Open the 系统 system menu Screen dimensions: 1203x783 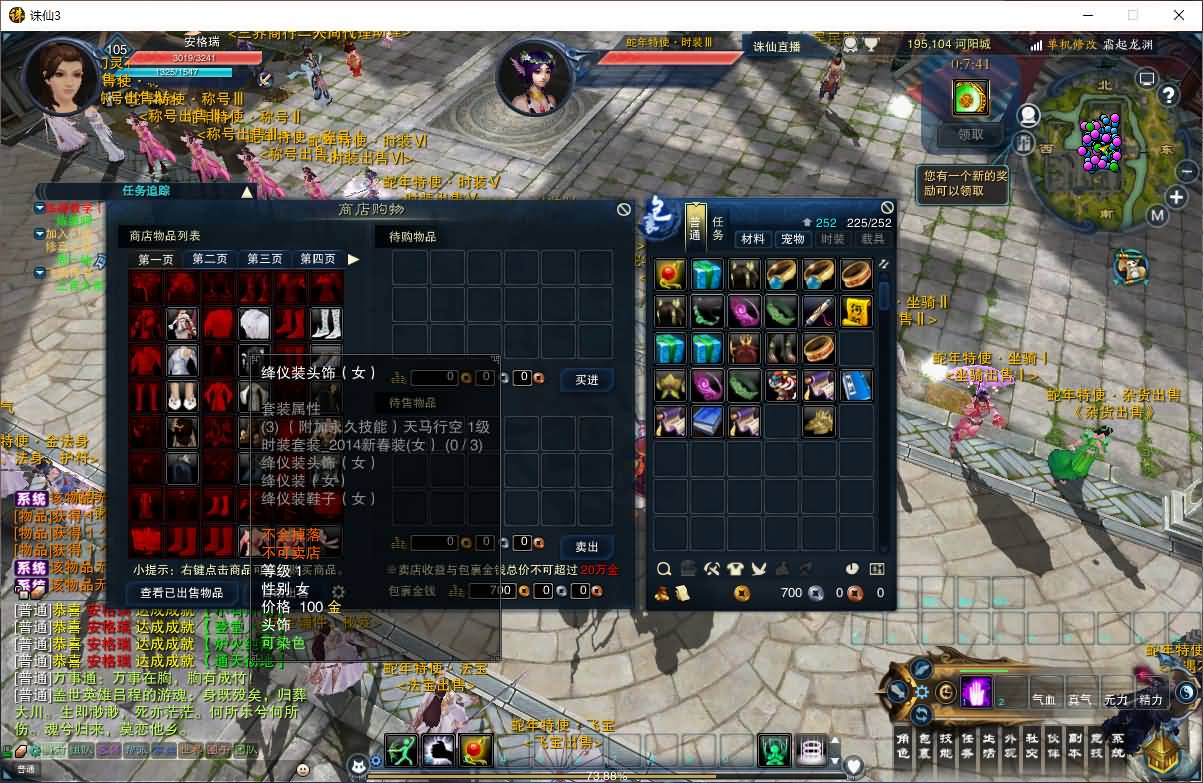point(1118,746)
